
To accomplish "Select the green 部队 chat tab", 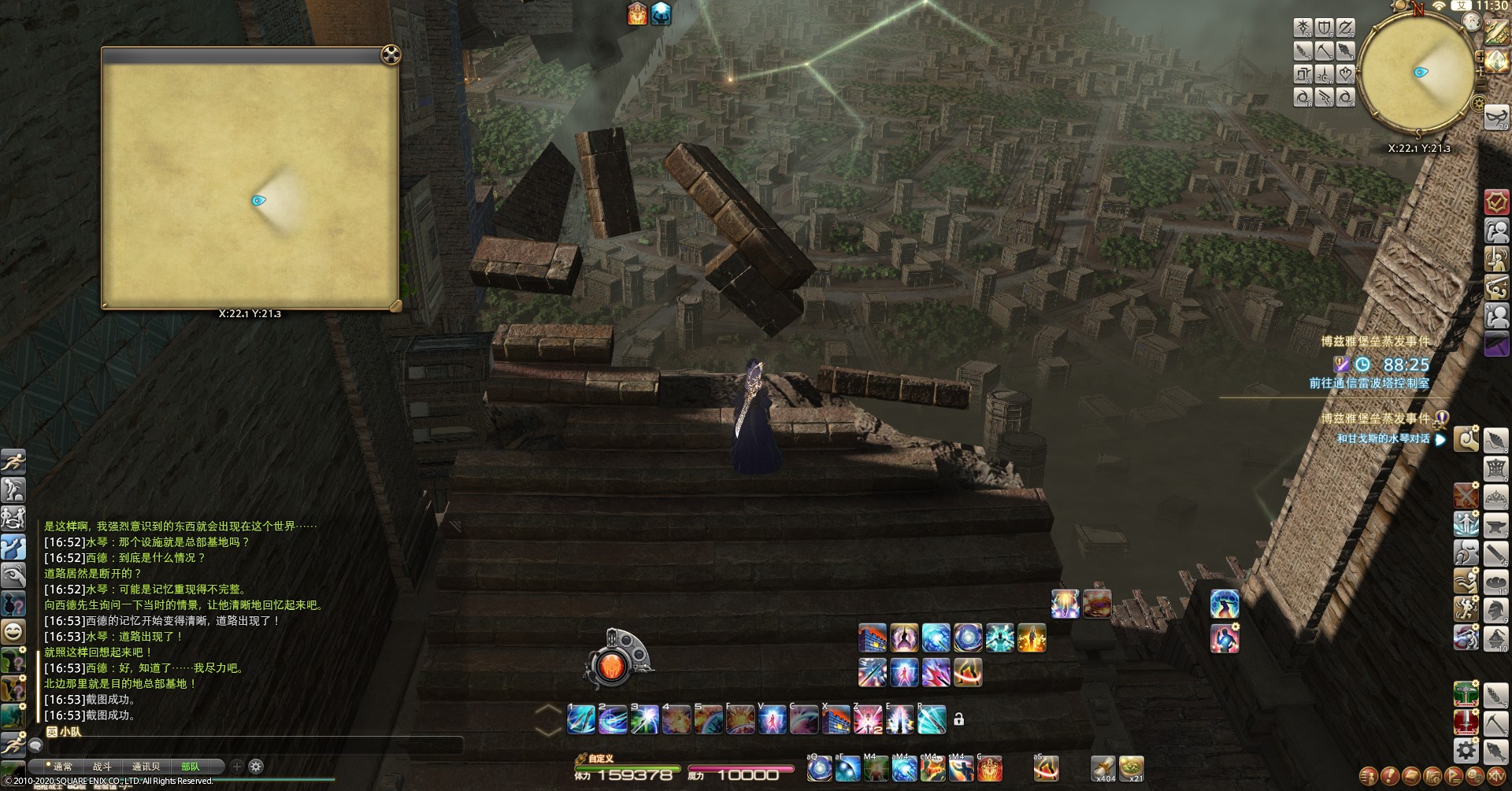I will point(191,767).
